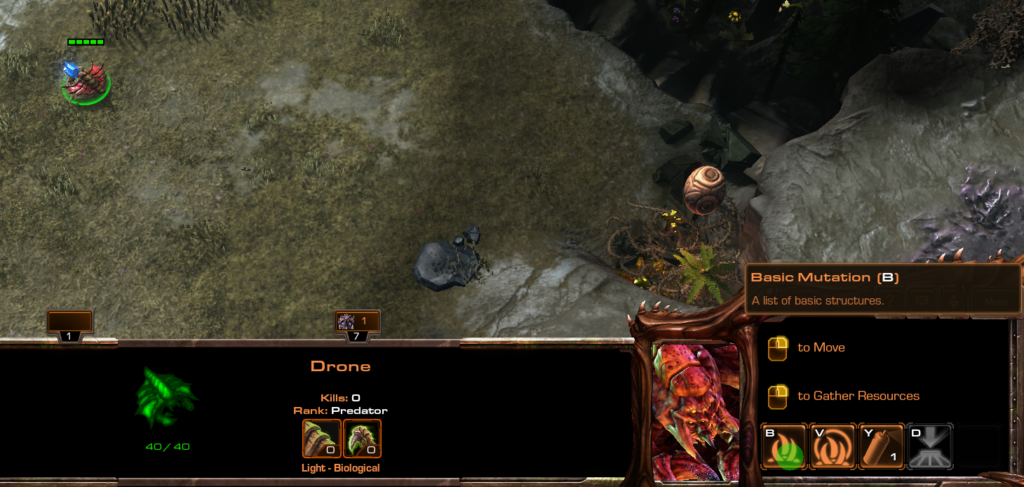Open the Basic Mutation structures list
This screenshot has height=487, width=1024.
click(x=785, y=447)
